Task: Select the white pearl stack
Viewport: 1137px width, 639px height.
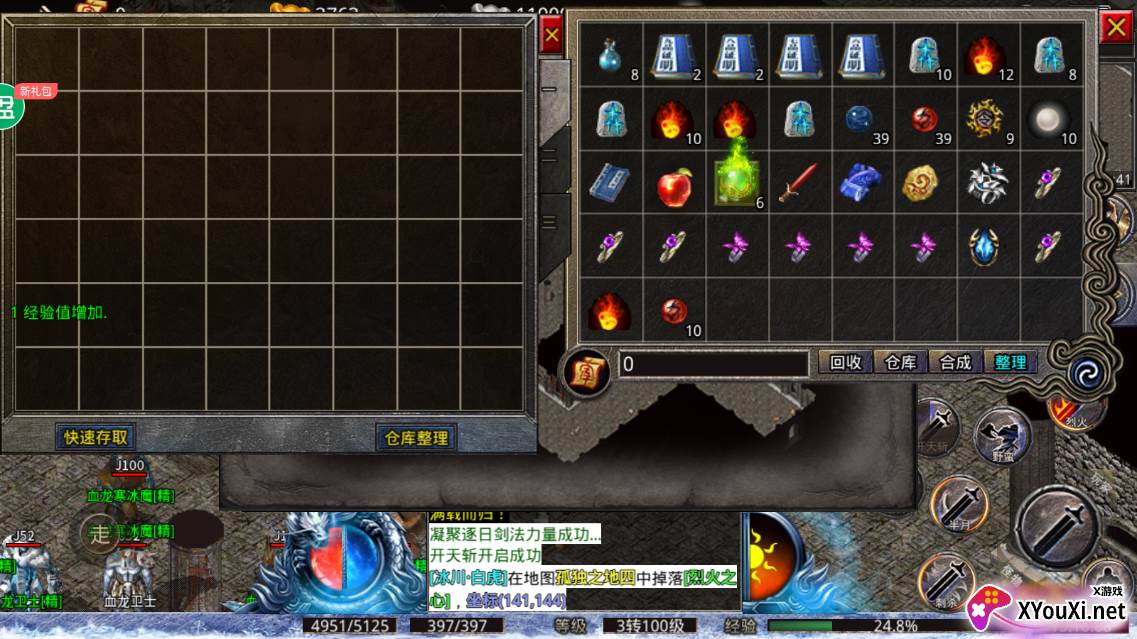Action: click(x=1050, y=119)
